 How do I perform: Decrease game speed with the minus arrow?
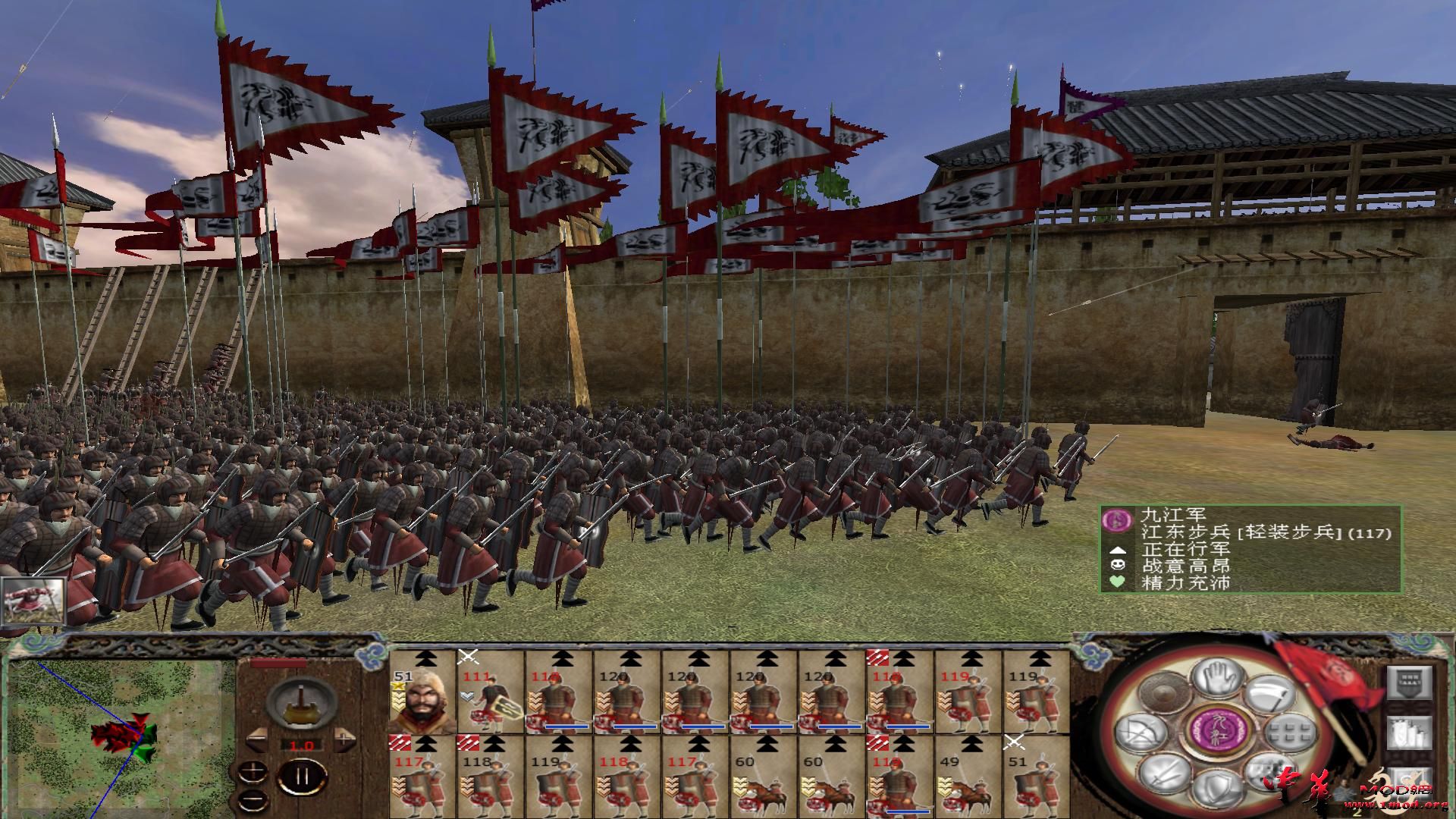256,739
